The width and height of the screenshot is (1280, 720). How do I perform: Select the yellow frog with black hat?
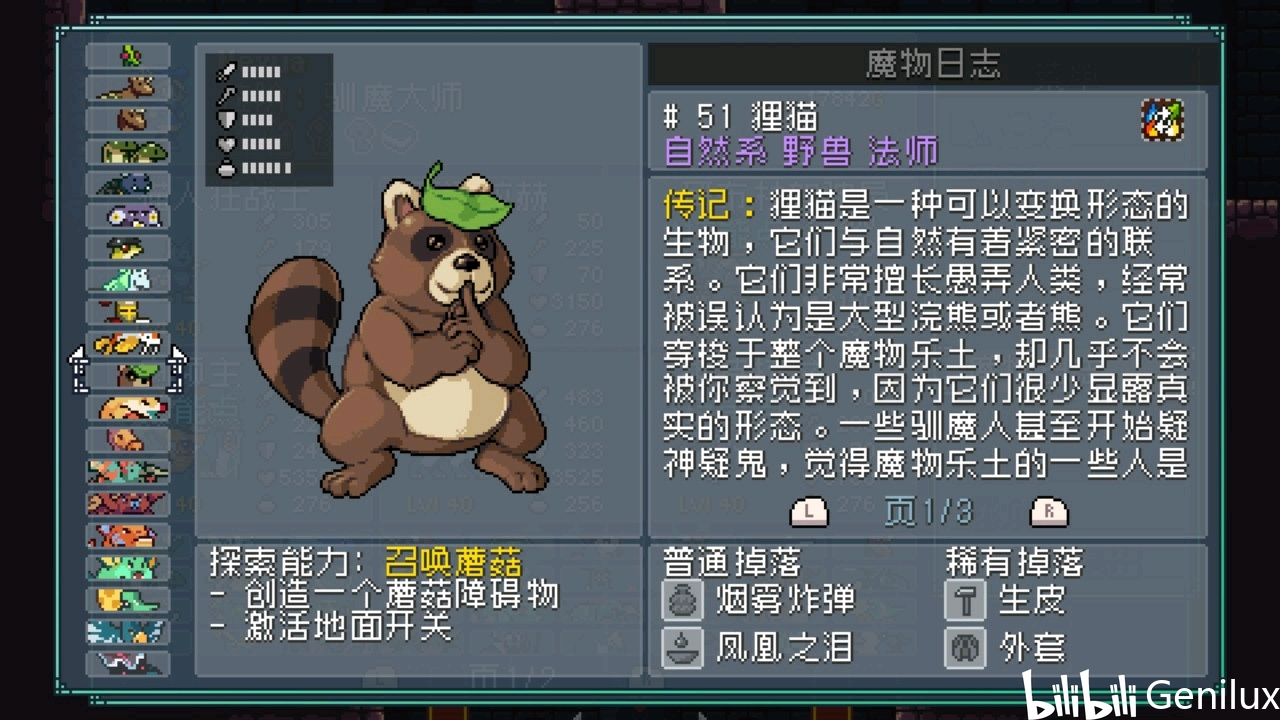129,248
